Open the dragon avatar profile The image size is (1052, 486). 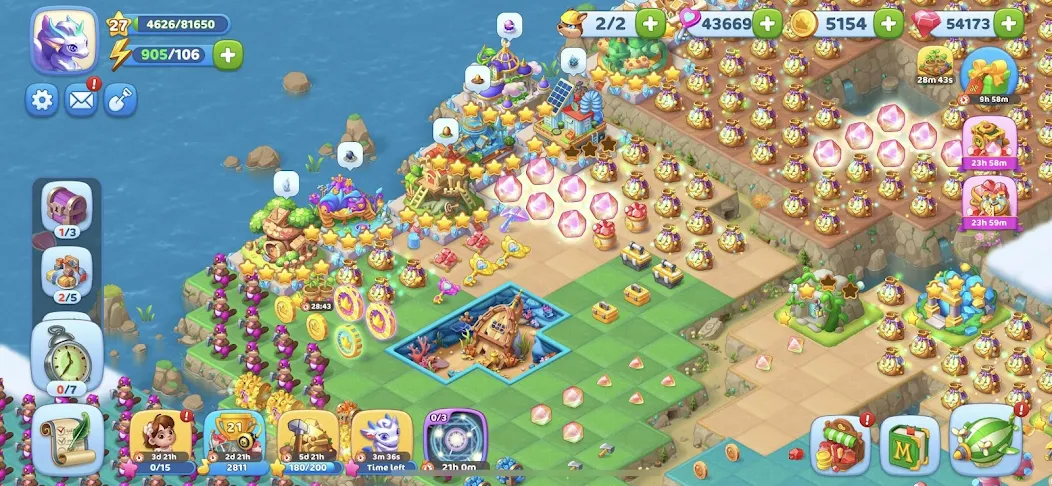coord(63,41)
